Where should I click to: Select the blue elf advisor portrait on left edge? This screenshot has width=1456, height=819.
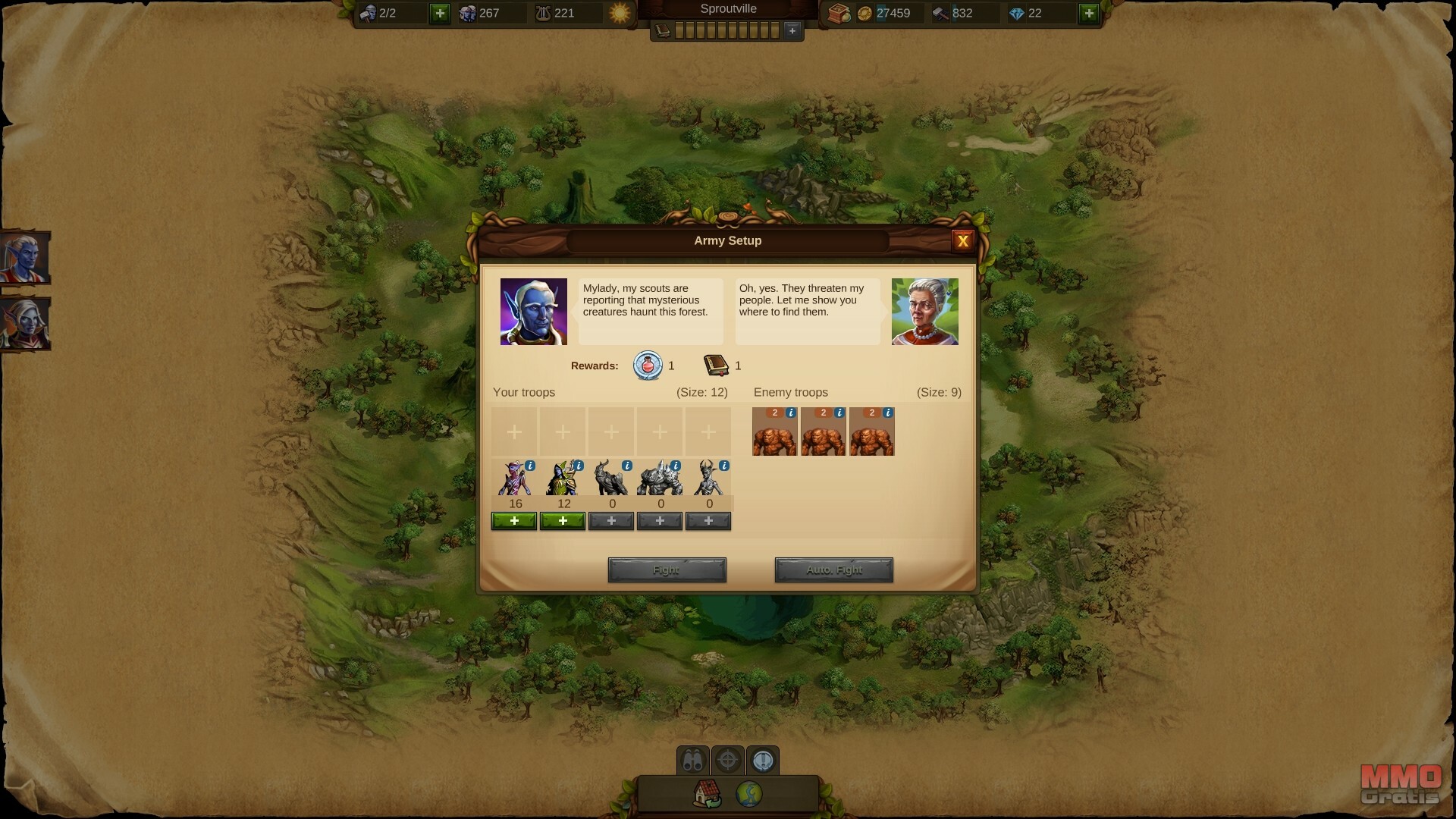tap(24, 258)
